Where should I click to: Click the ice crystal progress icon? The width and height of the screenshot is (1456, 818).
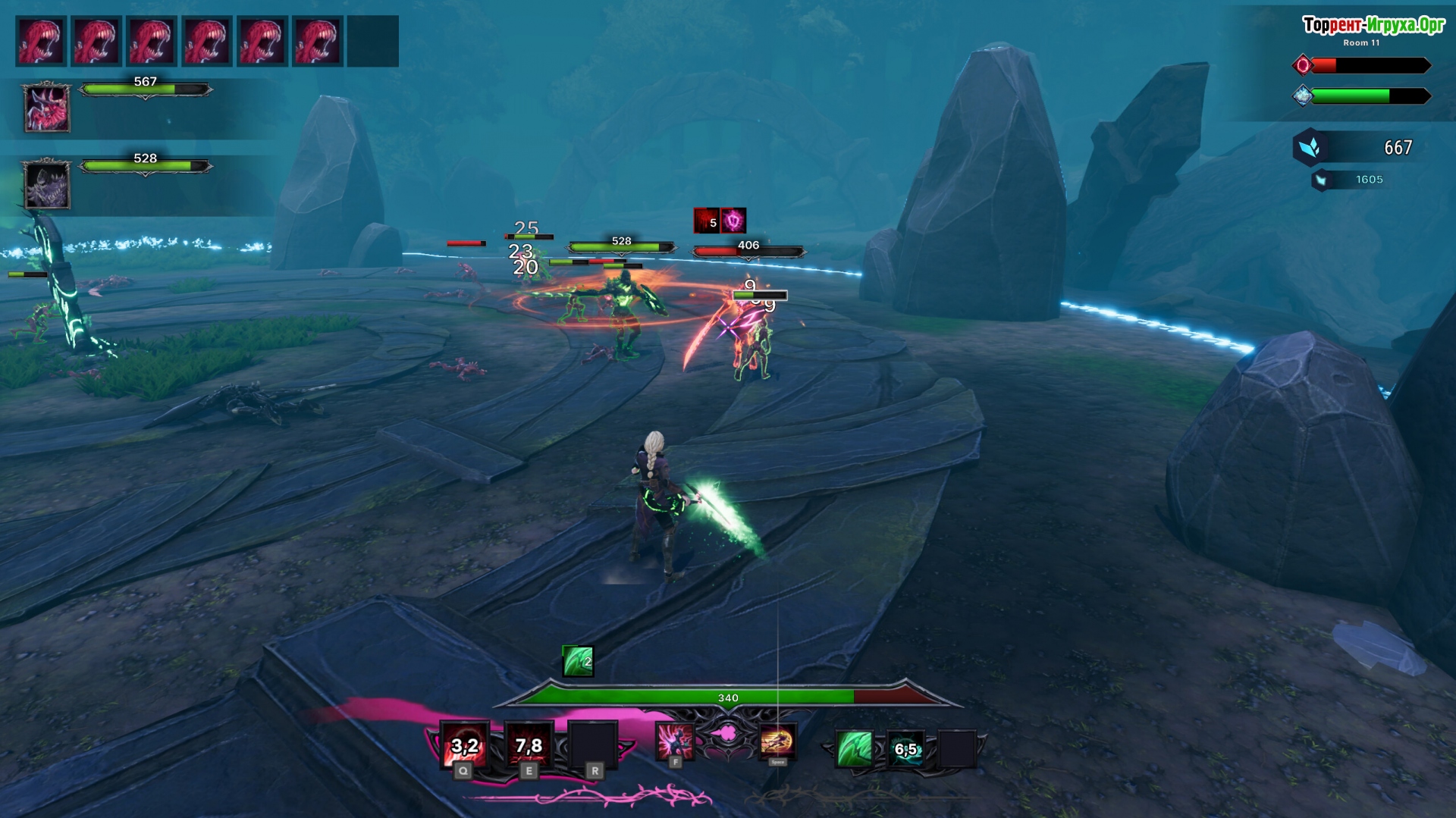(x=1303, y=96)
